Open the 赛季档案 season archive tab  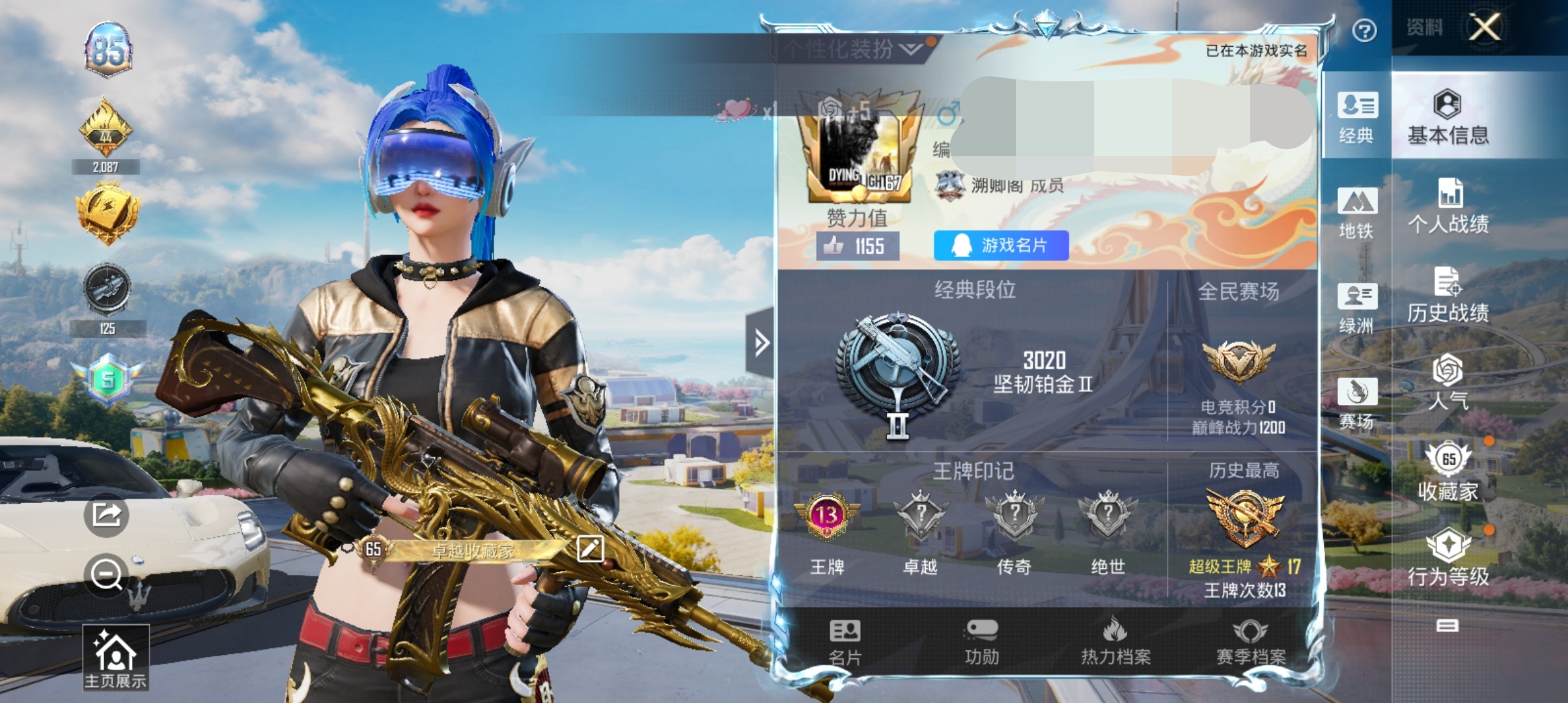click(1250, 642)
